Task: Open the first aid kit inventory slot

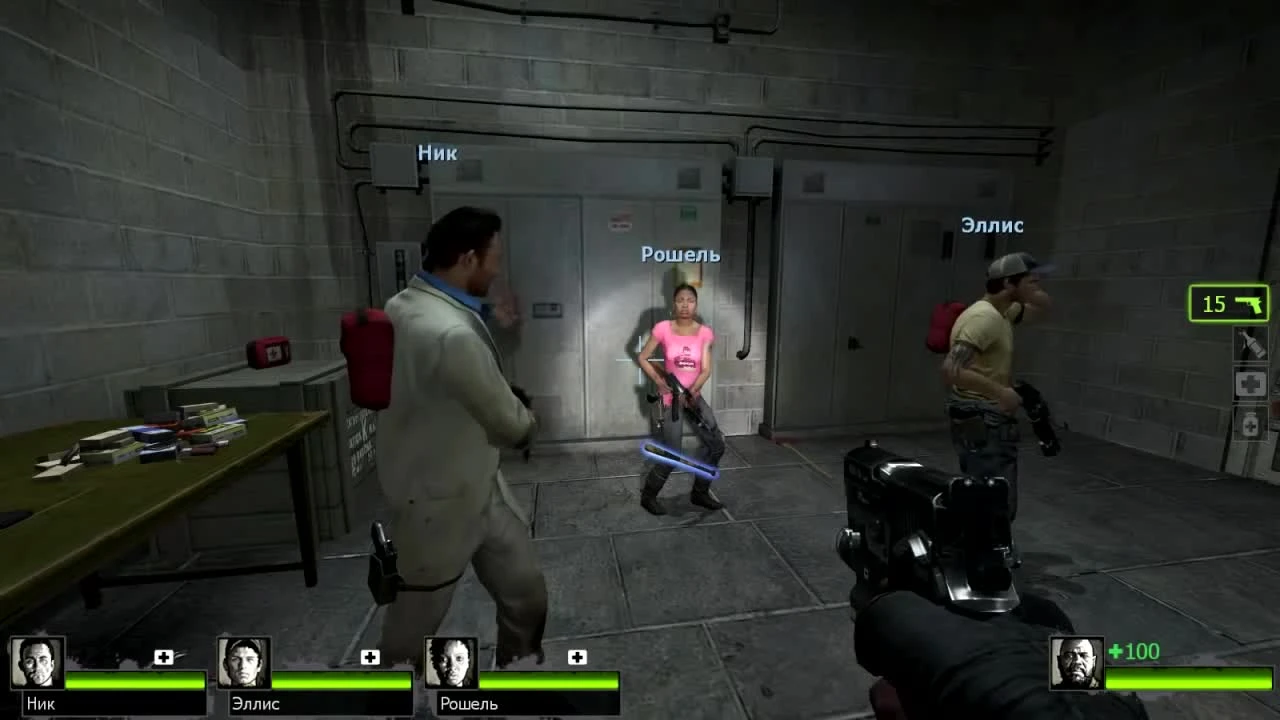Action: pos(1250,383)
